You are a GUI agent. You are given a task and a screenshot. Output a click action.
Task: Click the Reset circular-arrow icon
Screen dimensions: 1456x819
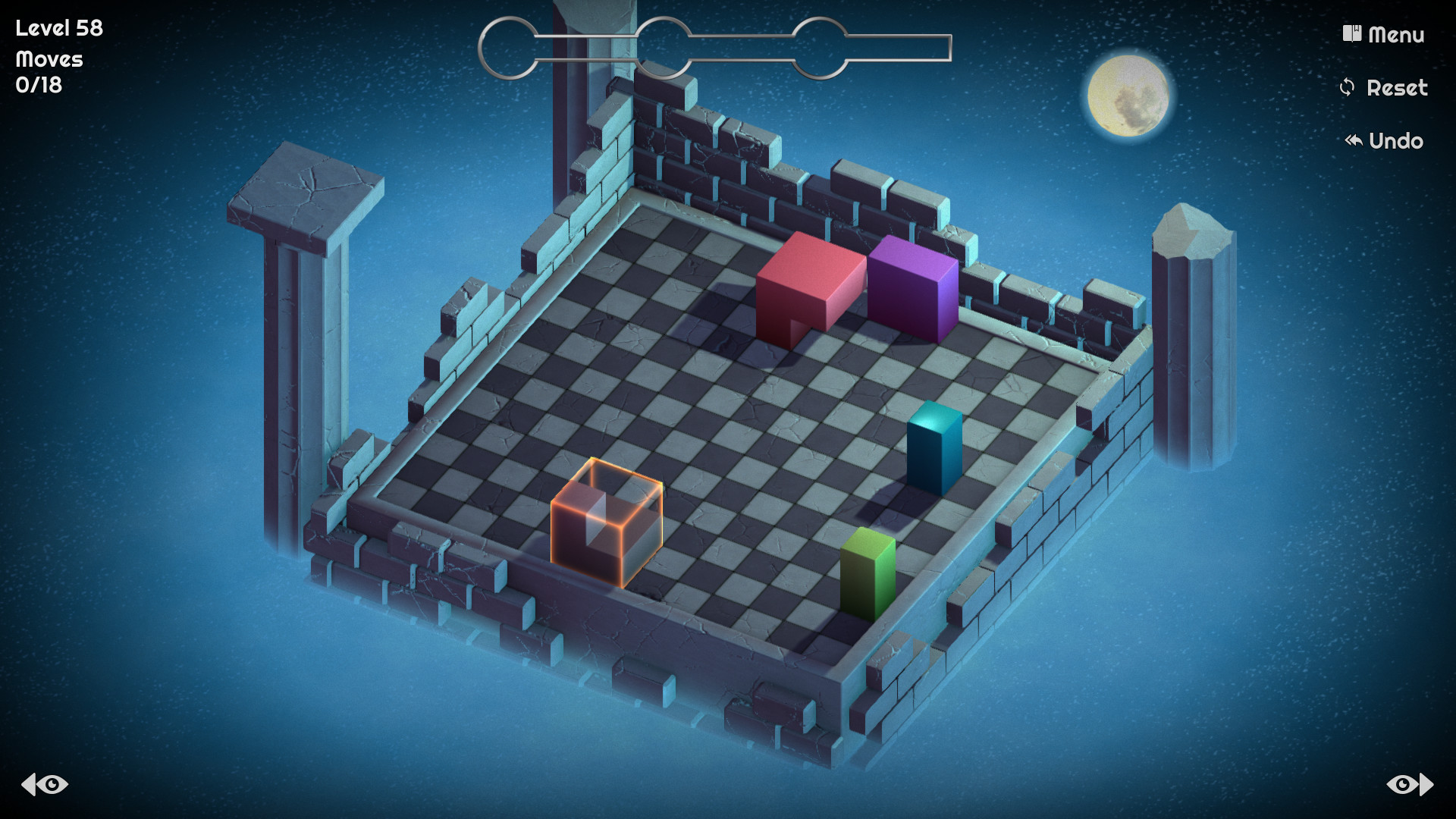point(1347,87)
